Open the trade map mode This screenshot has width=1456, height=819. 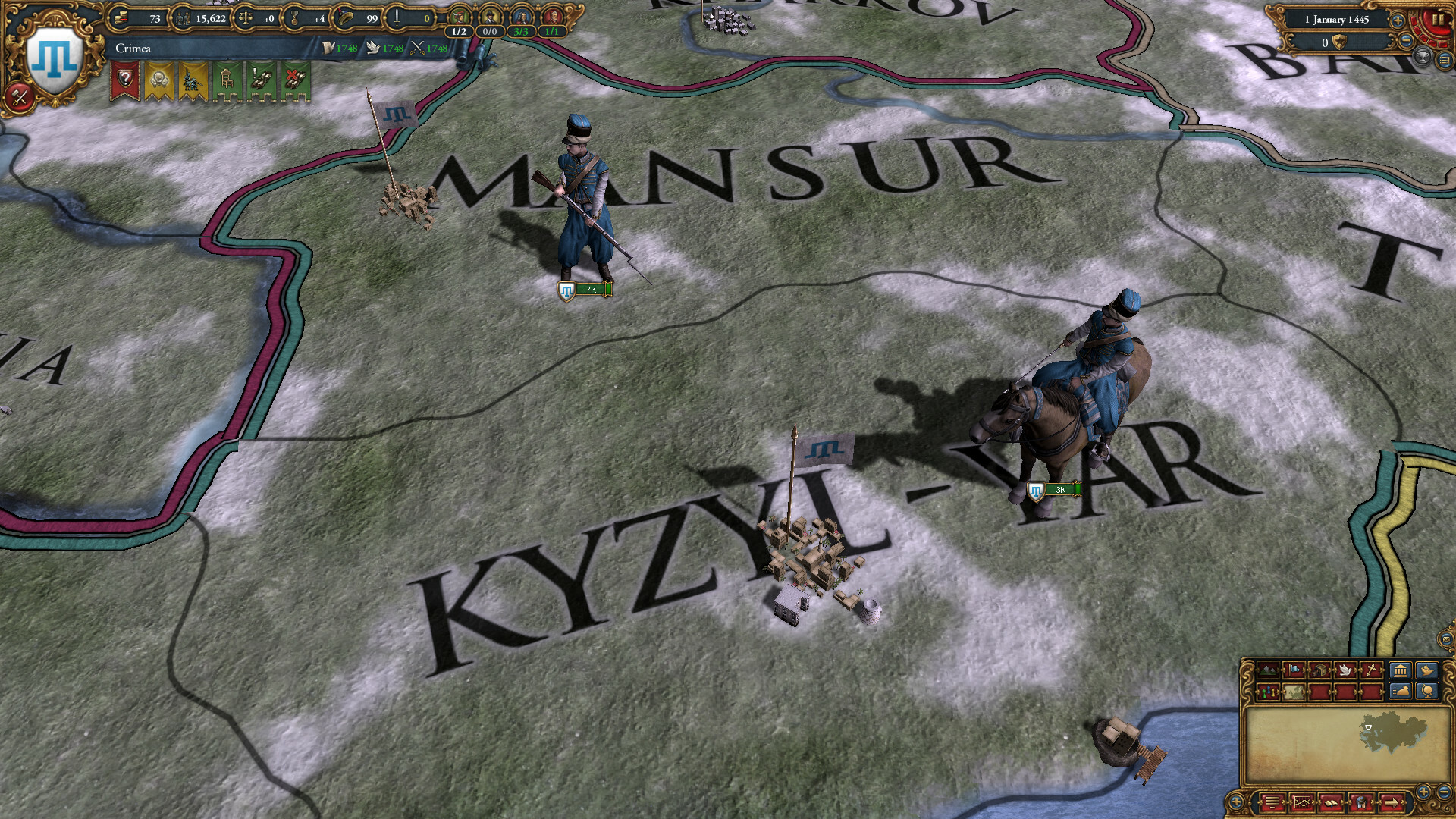pyautogui.click(x=1319, y=670)
